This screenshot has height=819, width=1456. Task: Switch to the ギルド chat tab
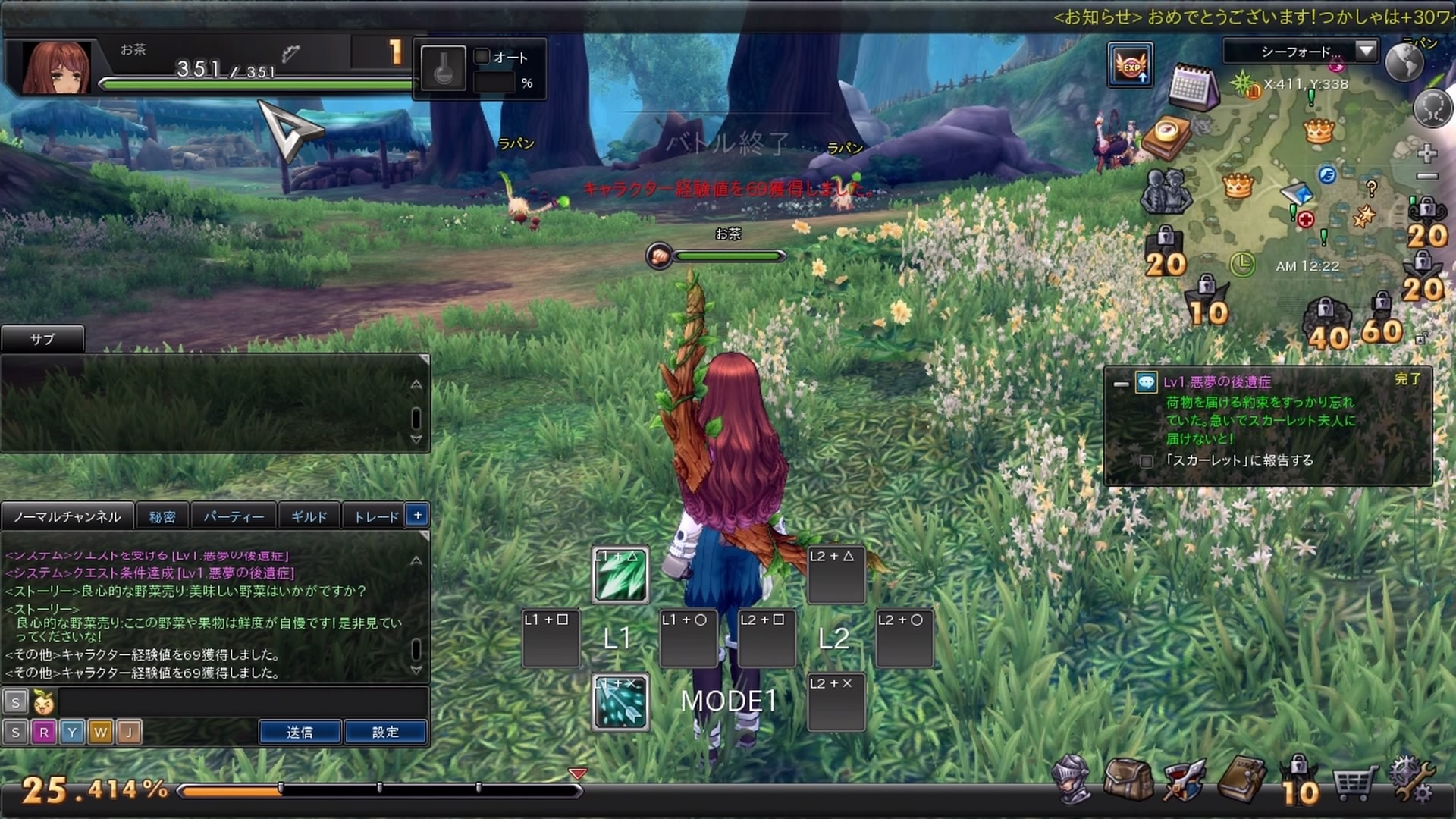[x=309, y=516]
